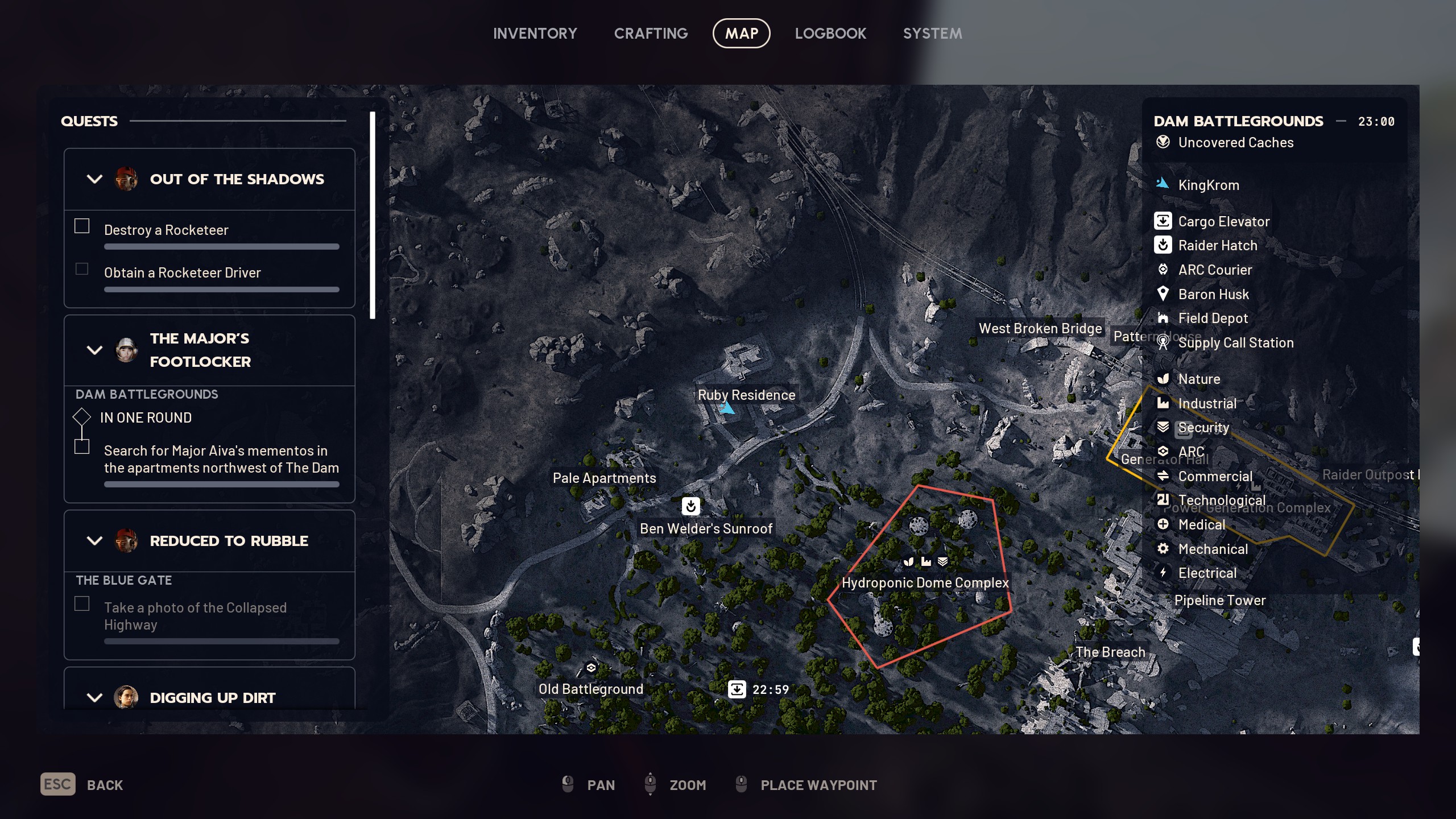1456x819 pixels.
Task: Collapse The Major's Footlocker quest entry
Action: pyautogui.click(x=94, y=350)
